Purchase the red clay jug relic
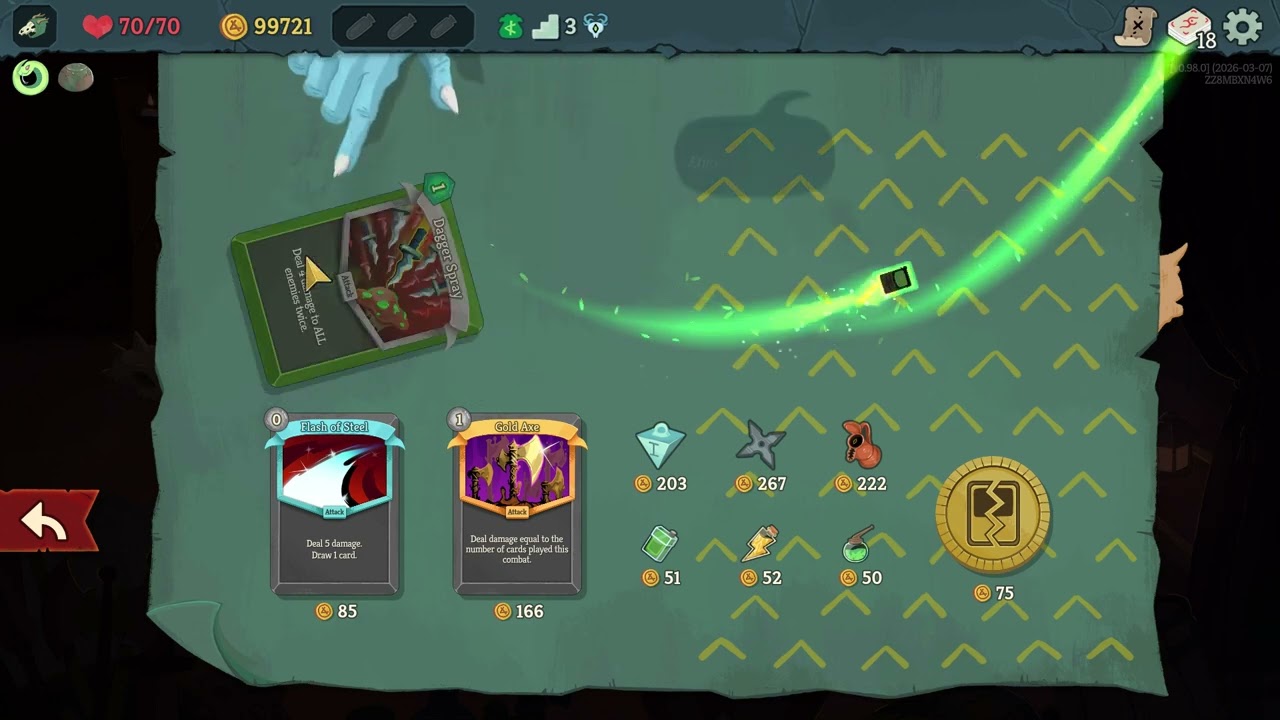This screenshot has width=1280, height=720. click(x=860, y=444)
